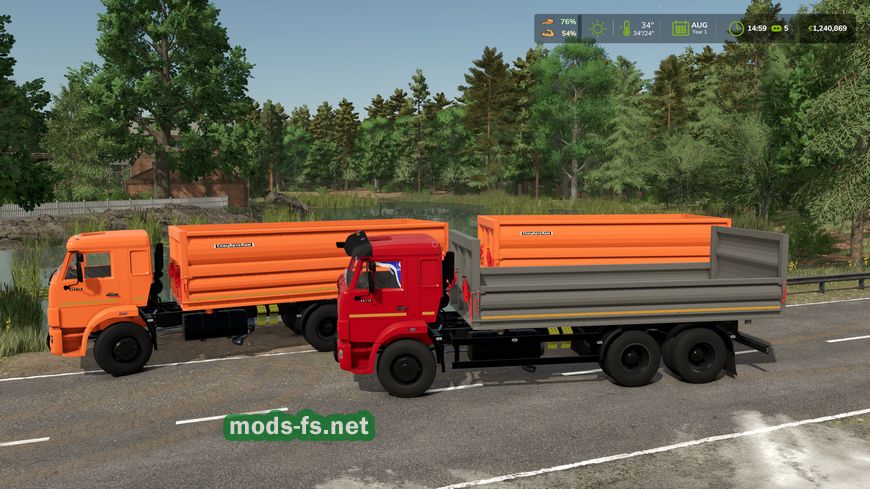This screenshot has width=870, height=489.
Task: Click the sunny weather forecast icon
Action: tap(598, 28)
